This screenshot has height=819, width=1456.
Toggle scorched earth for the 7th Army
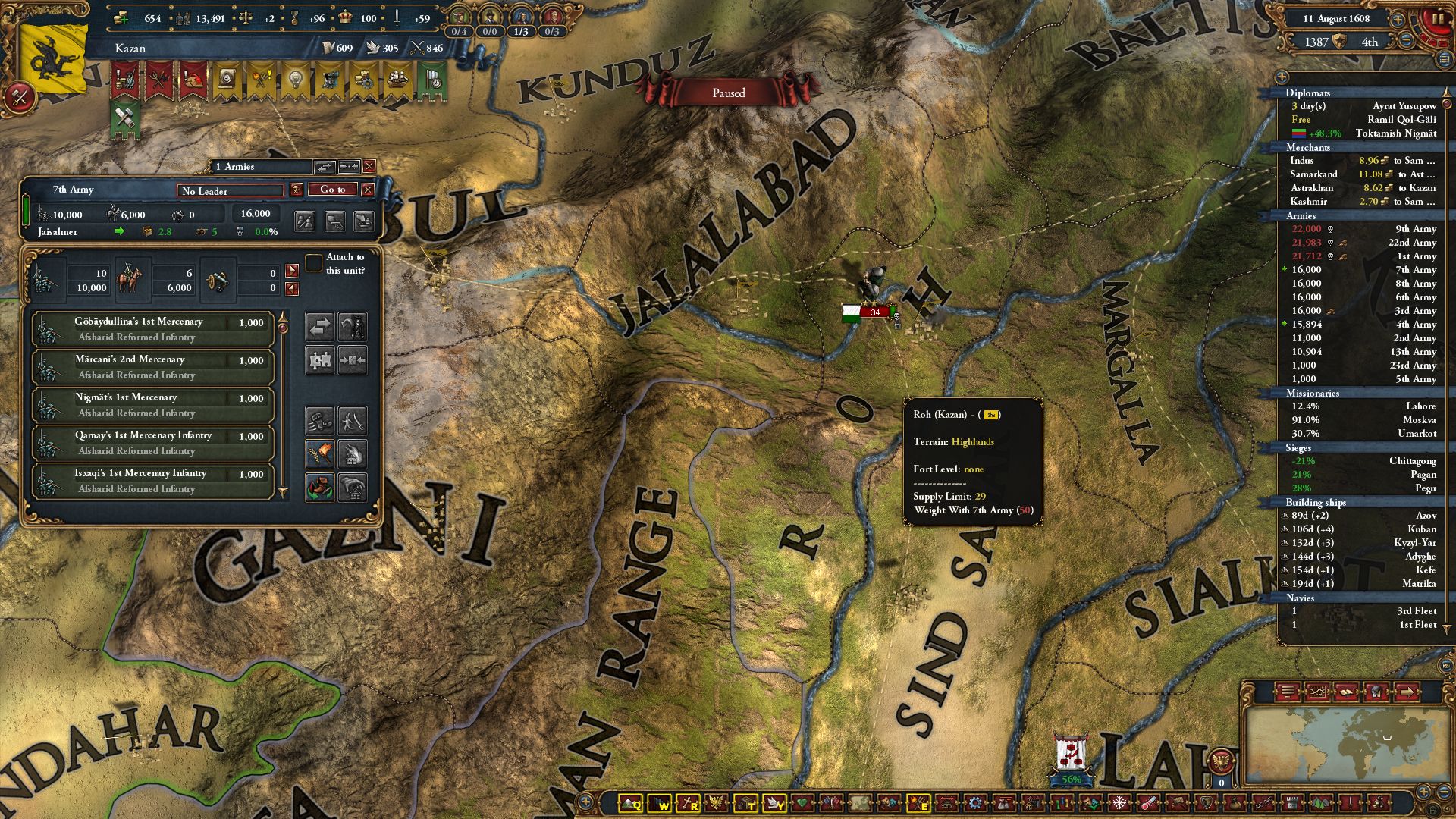click(319, 453)
